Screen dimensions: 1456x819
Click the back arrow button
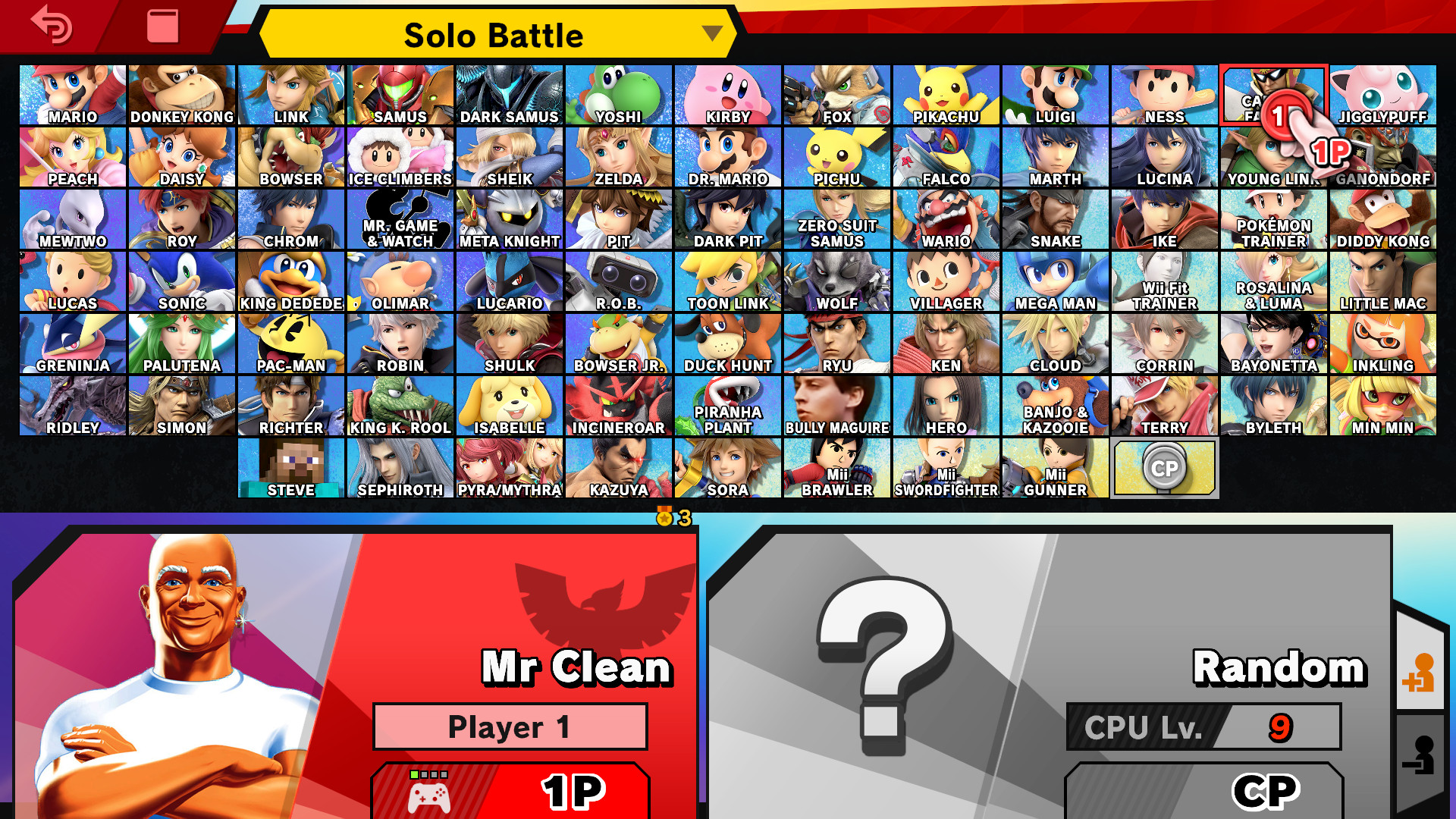click(x=50, y=27)
